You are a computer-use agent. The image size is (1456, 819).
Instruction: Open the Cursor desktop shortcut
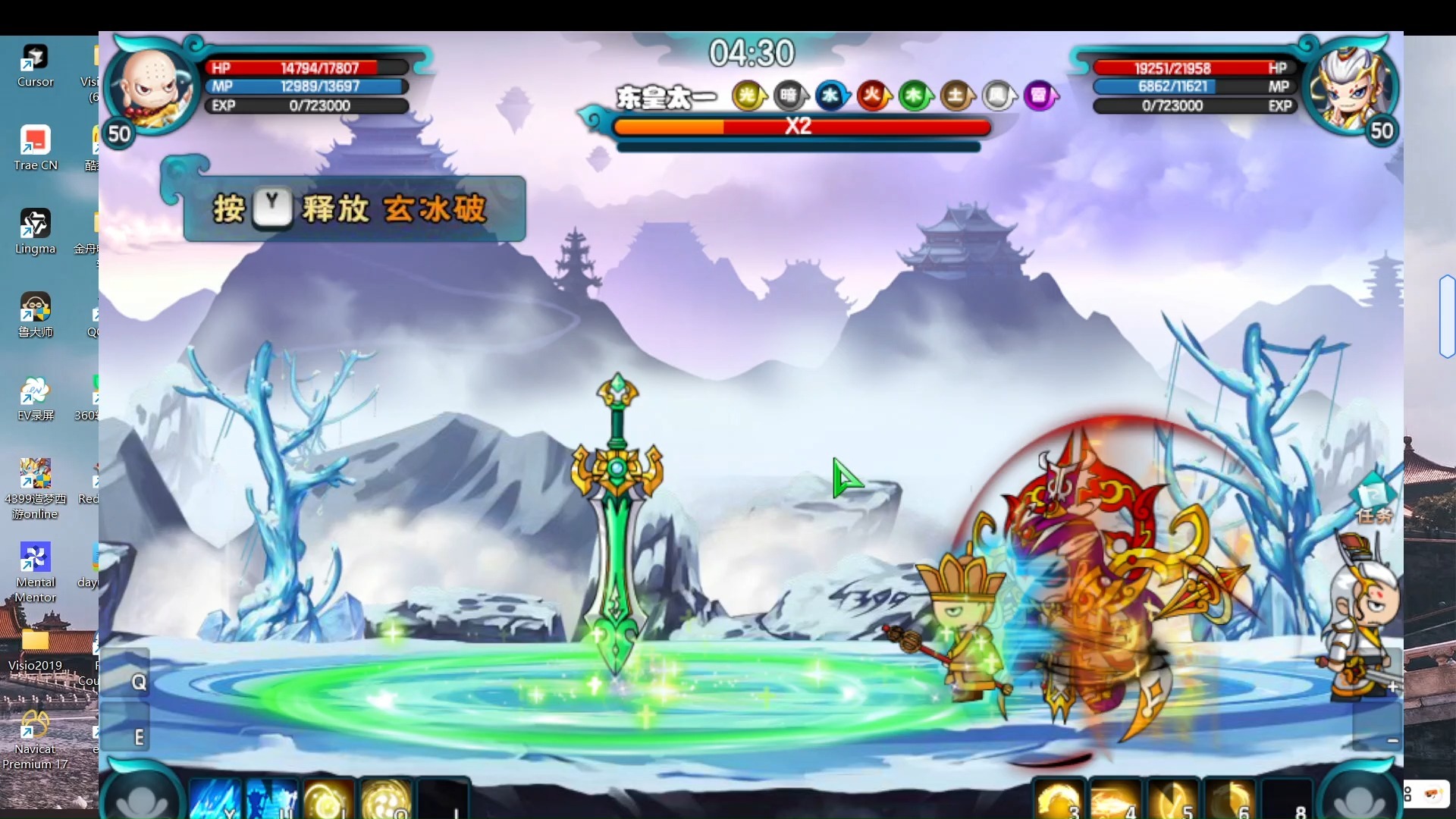pyautogui.click(x=35, y=66)
